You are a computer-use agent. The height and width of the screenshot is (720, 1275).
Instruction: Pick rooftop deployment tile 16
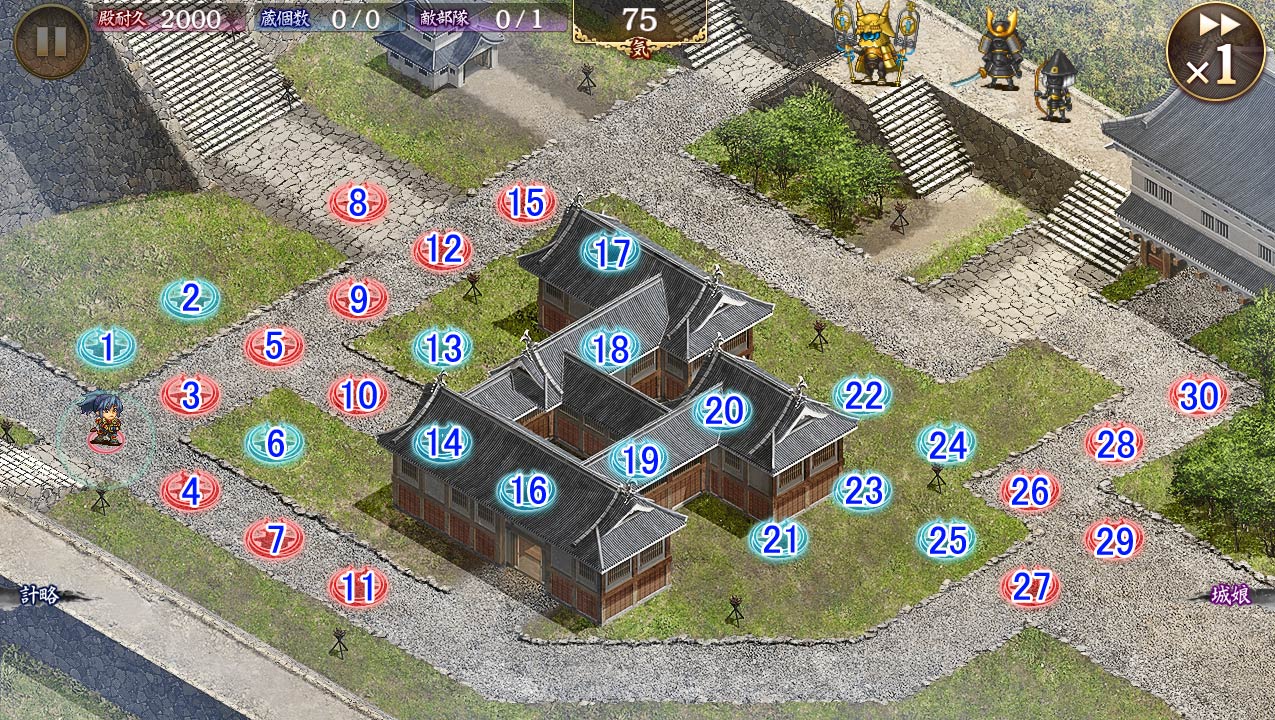point(527,490)
